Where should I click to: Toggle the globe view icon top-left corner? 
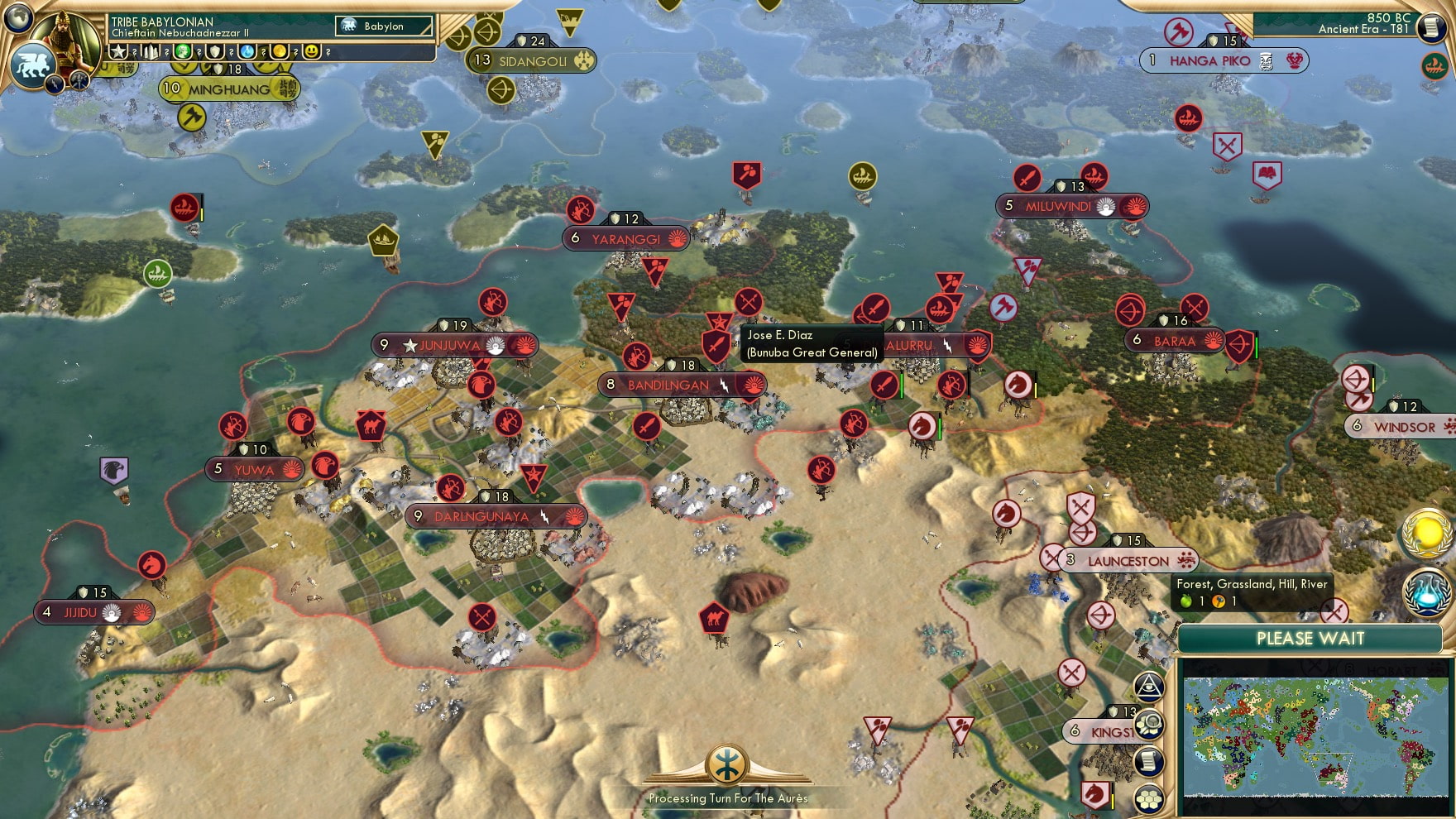17,18
